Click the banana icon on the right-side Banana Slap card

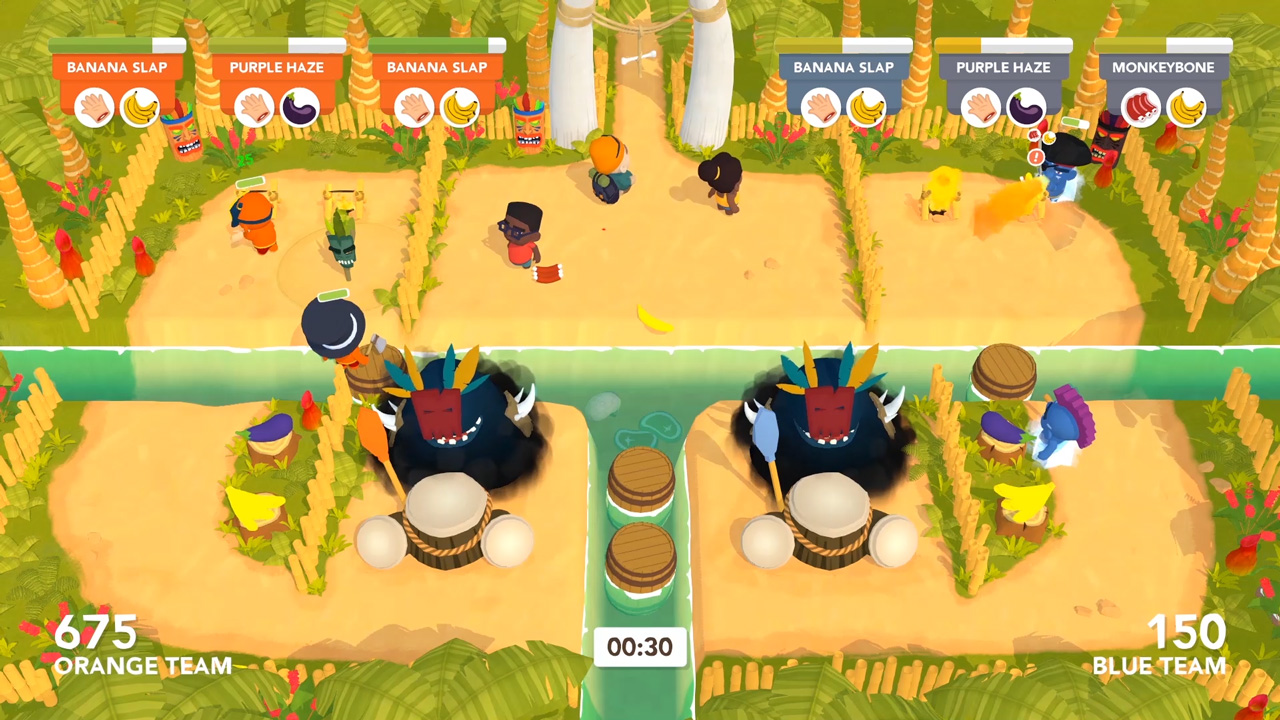[869, 107]
